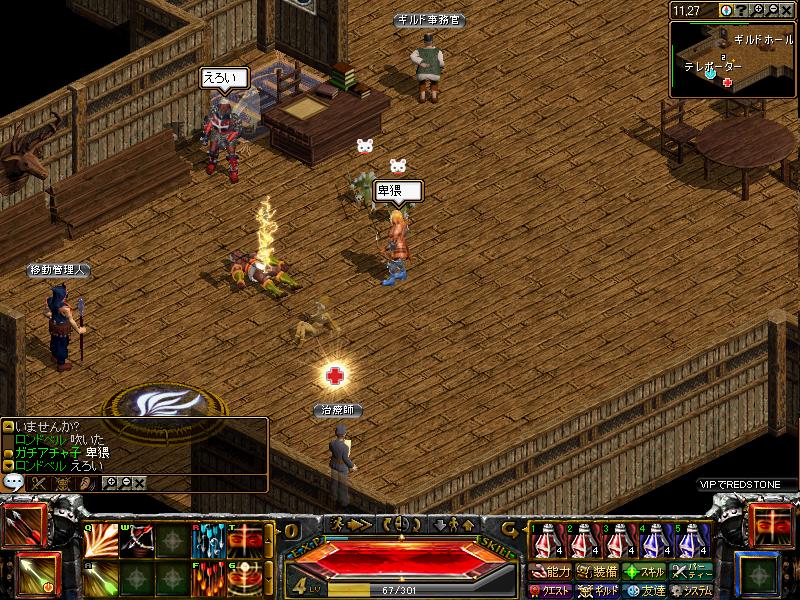Open the 装備 (equipment) window
800x600 pixels.
point(597,573)
